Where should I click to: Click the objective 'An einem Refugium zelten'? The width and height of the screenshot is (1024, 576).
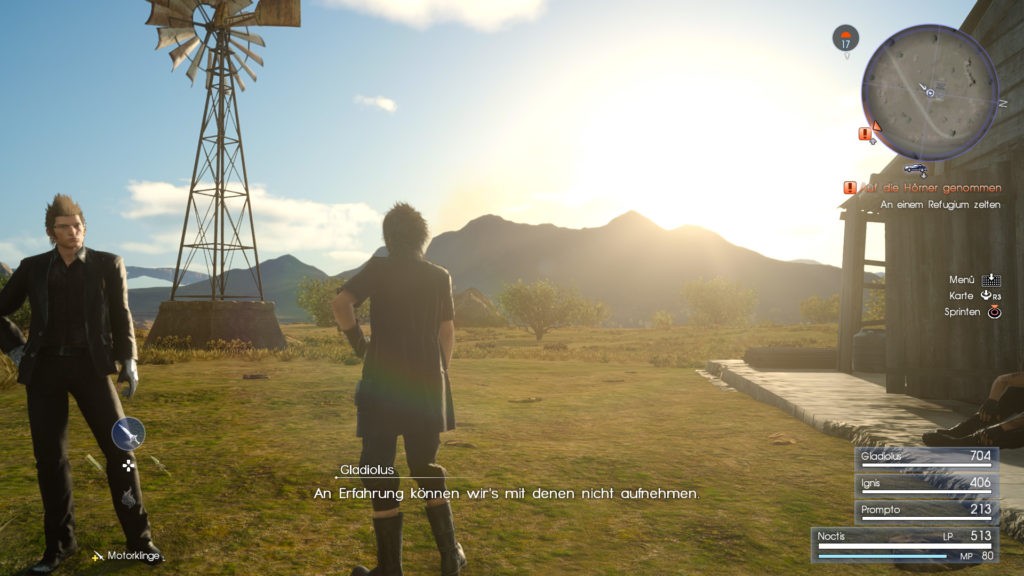[940, 205]
